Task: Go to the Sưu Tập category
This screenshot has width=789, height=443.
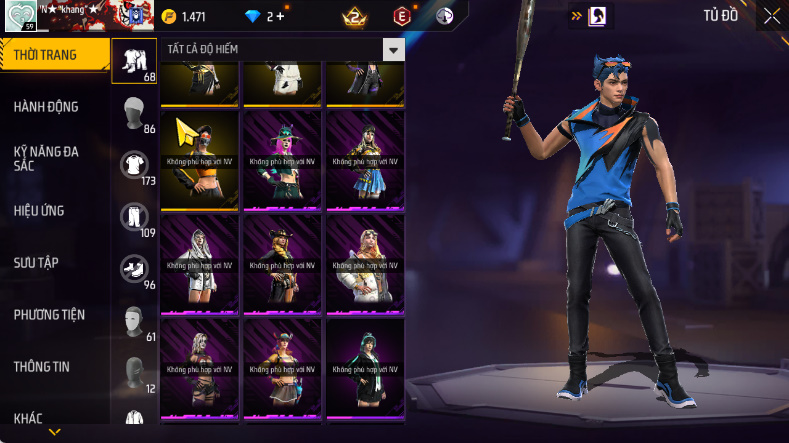Action: point(36,263)
